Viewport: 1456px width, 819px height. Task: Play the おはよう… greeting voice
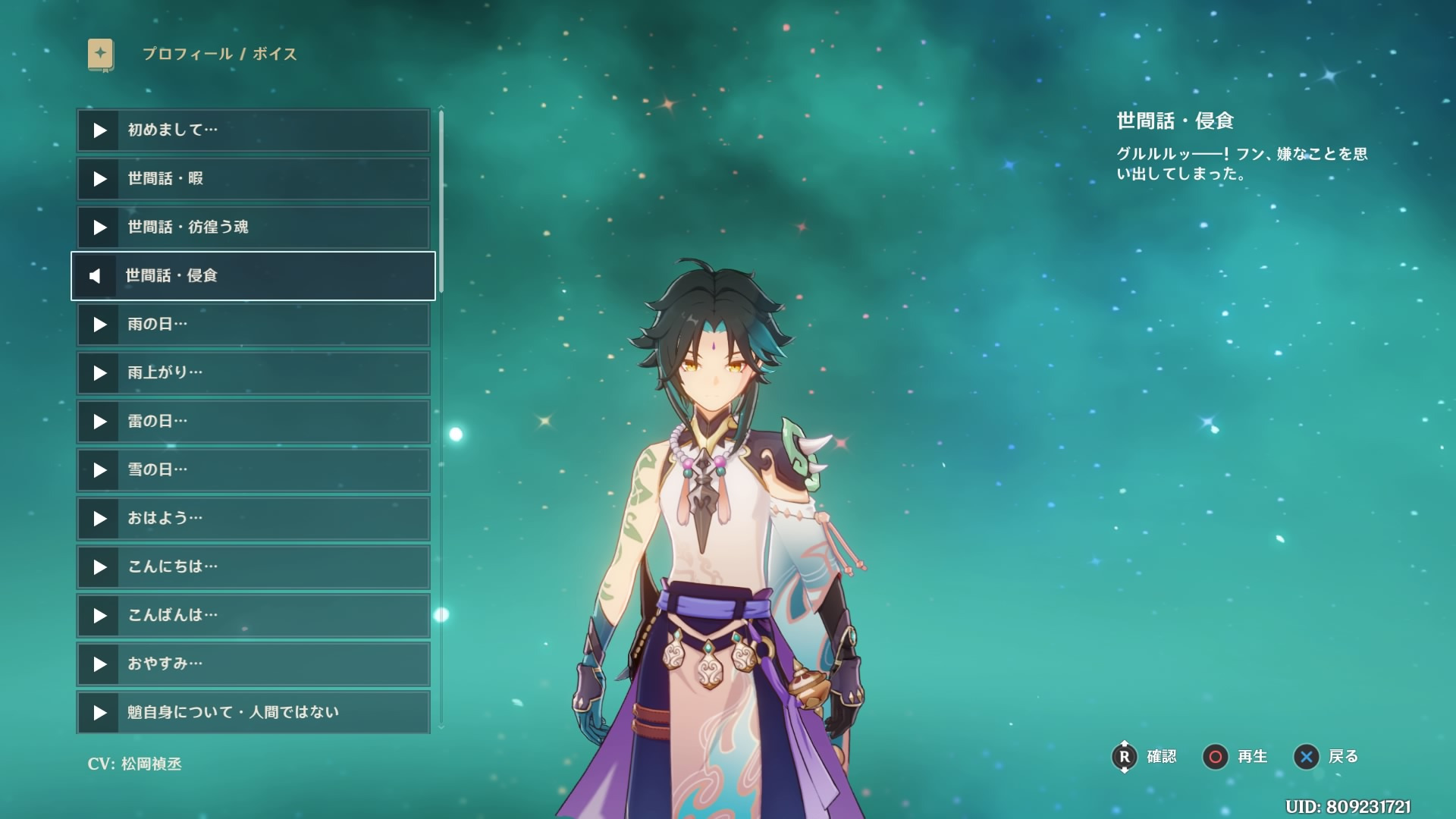(253, 519)
